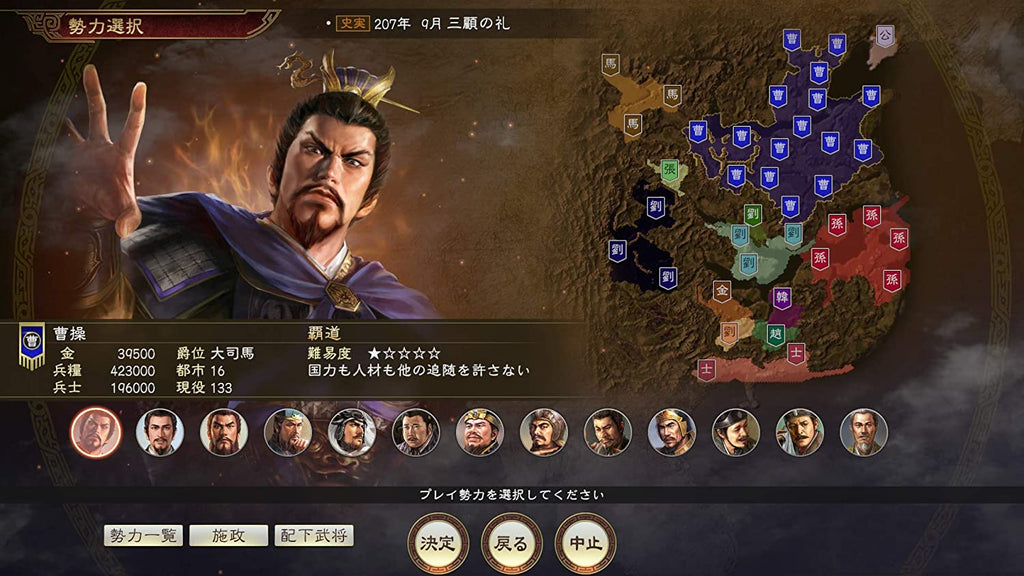This screenshot has height=576, width=1024.
Task: Choose the green 張 marker on the map
Action: click(669, 170)
